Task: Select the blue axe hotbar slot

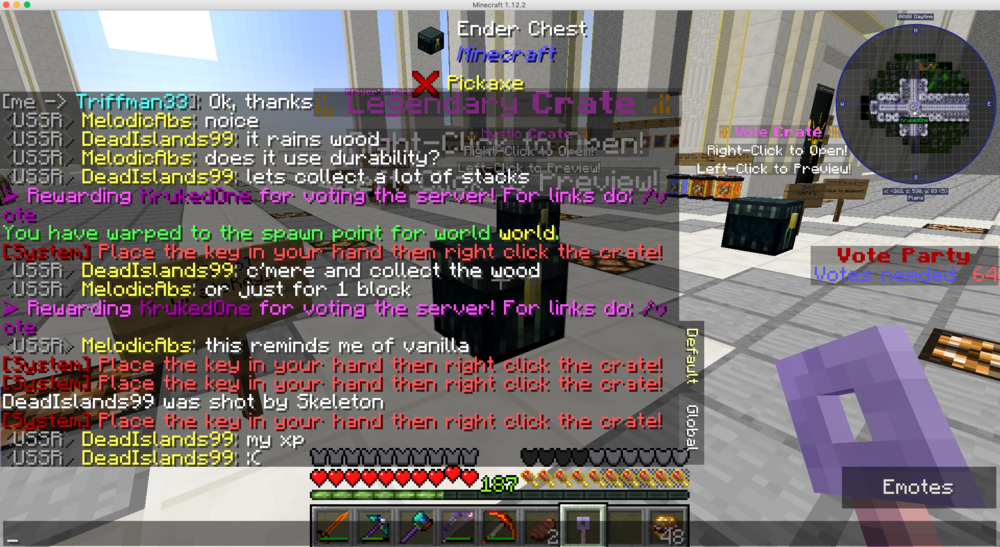Action: tap(417, 526)
